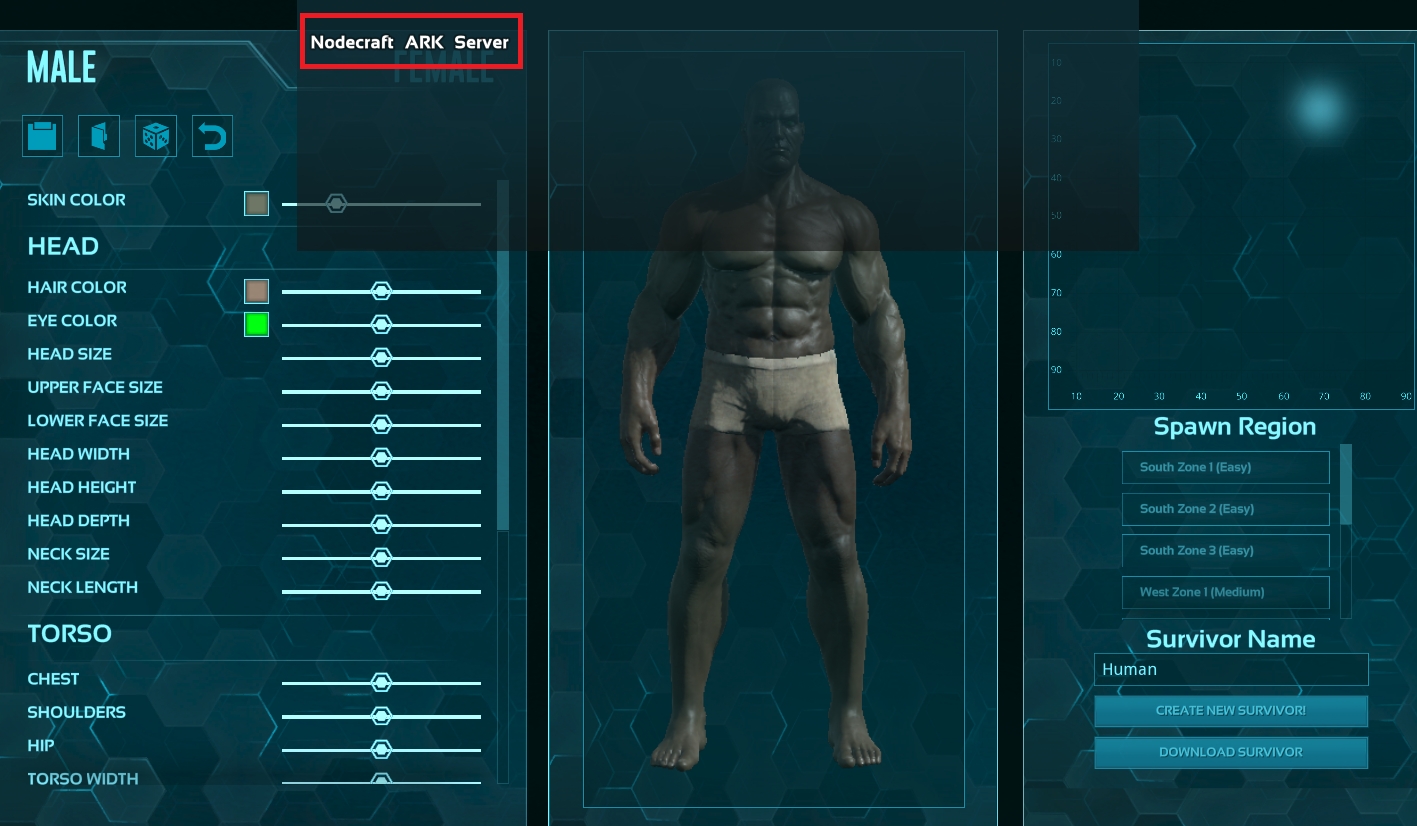Image resolution: width=1417 pixels, height=826 pixels.
Task: Adjust the Head Size slider
Action: (381, 357)
